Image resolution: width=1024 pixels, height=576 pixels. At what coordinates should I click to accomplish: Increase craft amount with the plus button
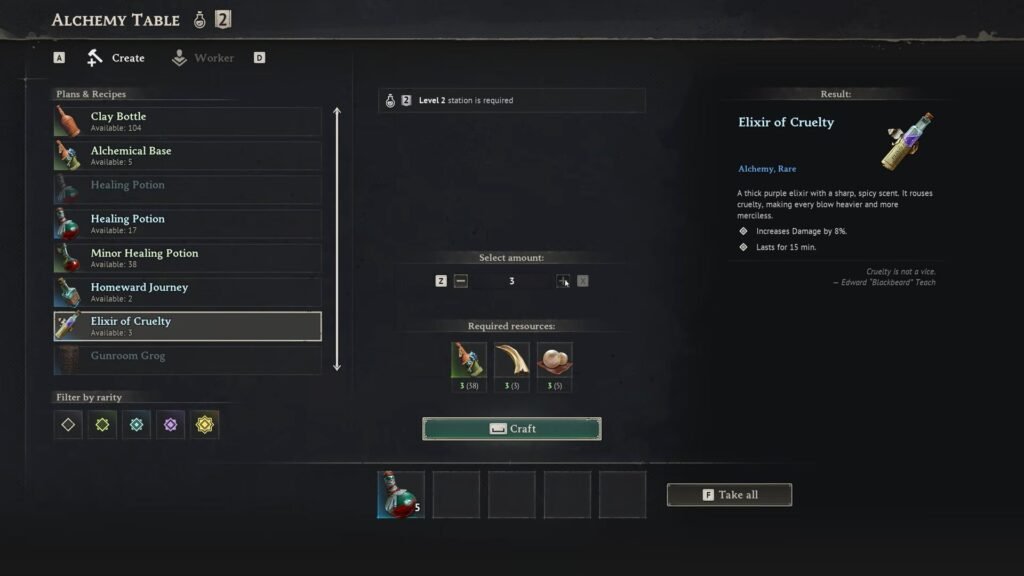tap(563, 281)
